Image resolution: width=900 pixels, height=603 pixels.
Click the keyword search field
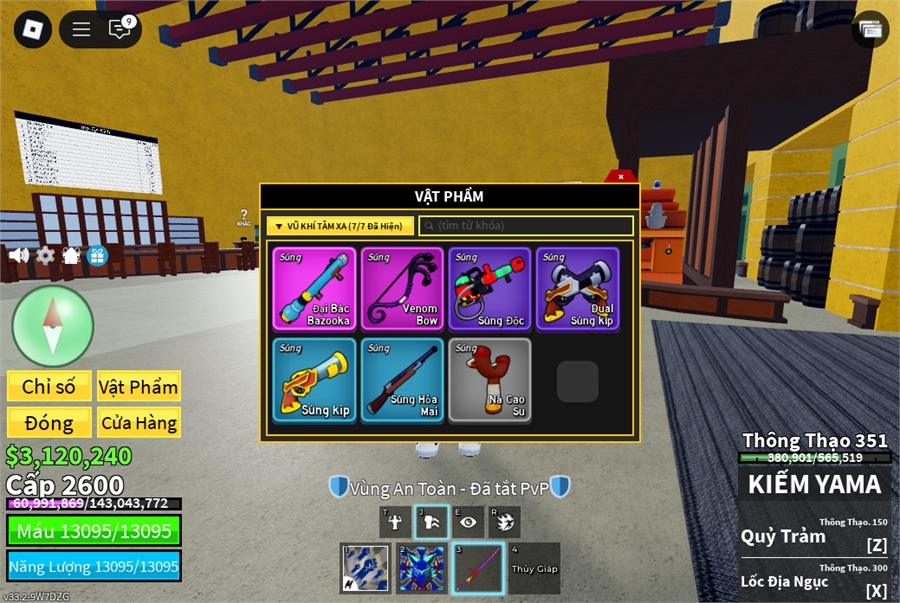pyautogui.click(x=526, y=226)
